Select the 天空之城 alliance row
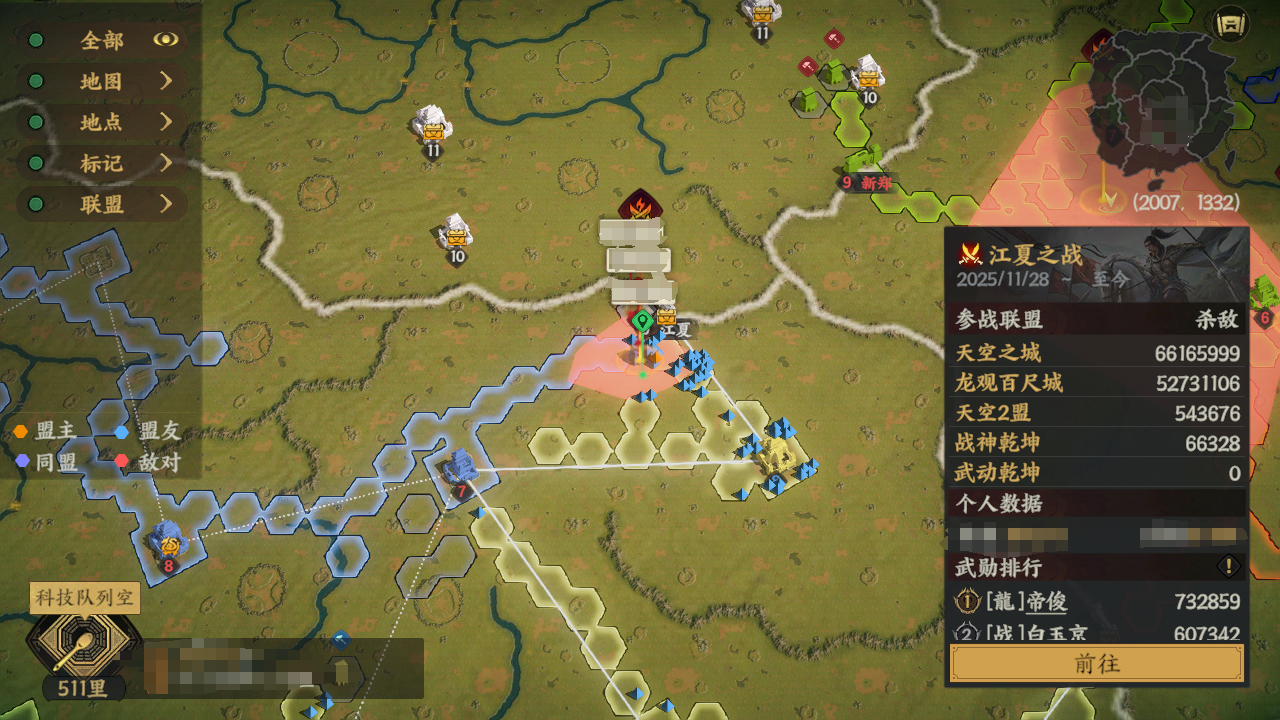This screenshot has height=720, width=1280. 1096,353
